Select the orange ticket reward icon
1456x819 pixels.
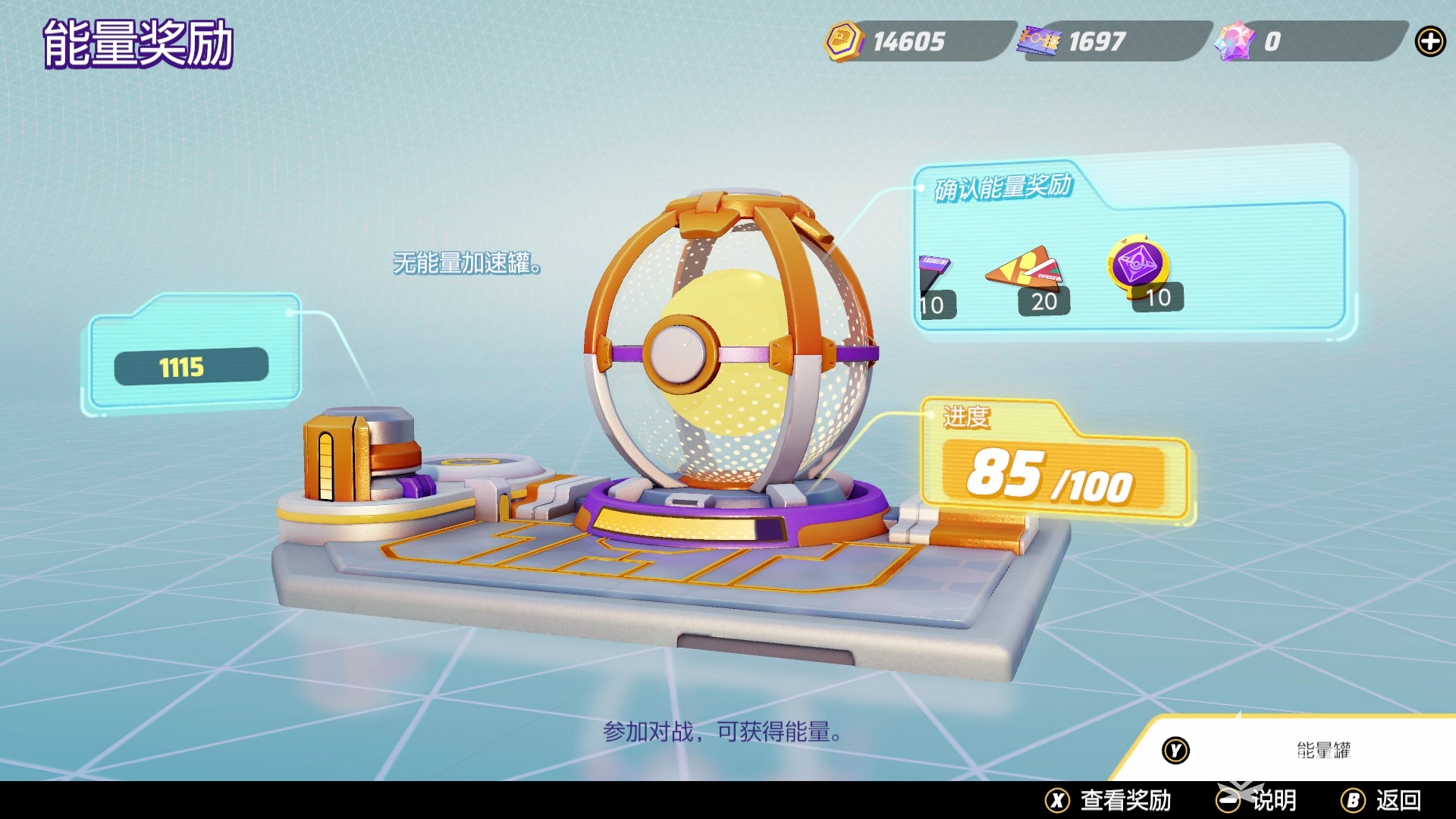pyautogui.click(x=1025, y=270)
